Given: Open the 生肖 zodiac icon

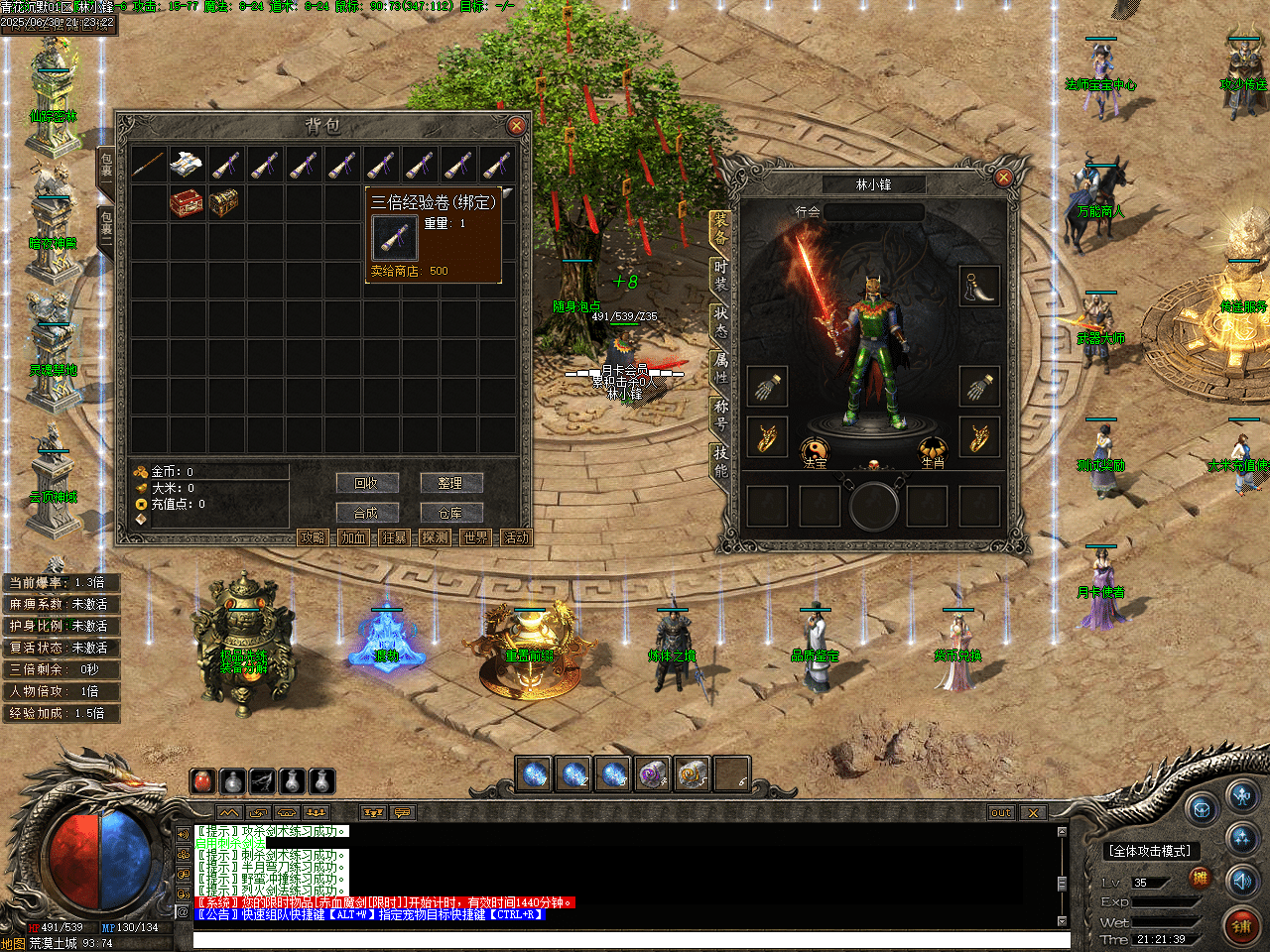Looking at the screenshot, I should point(933,451).
